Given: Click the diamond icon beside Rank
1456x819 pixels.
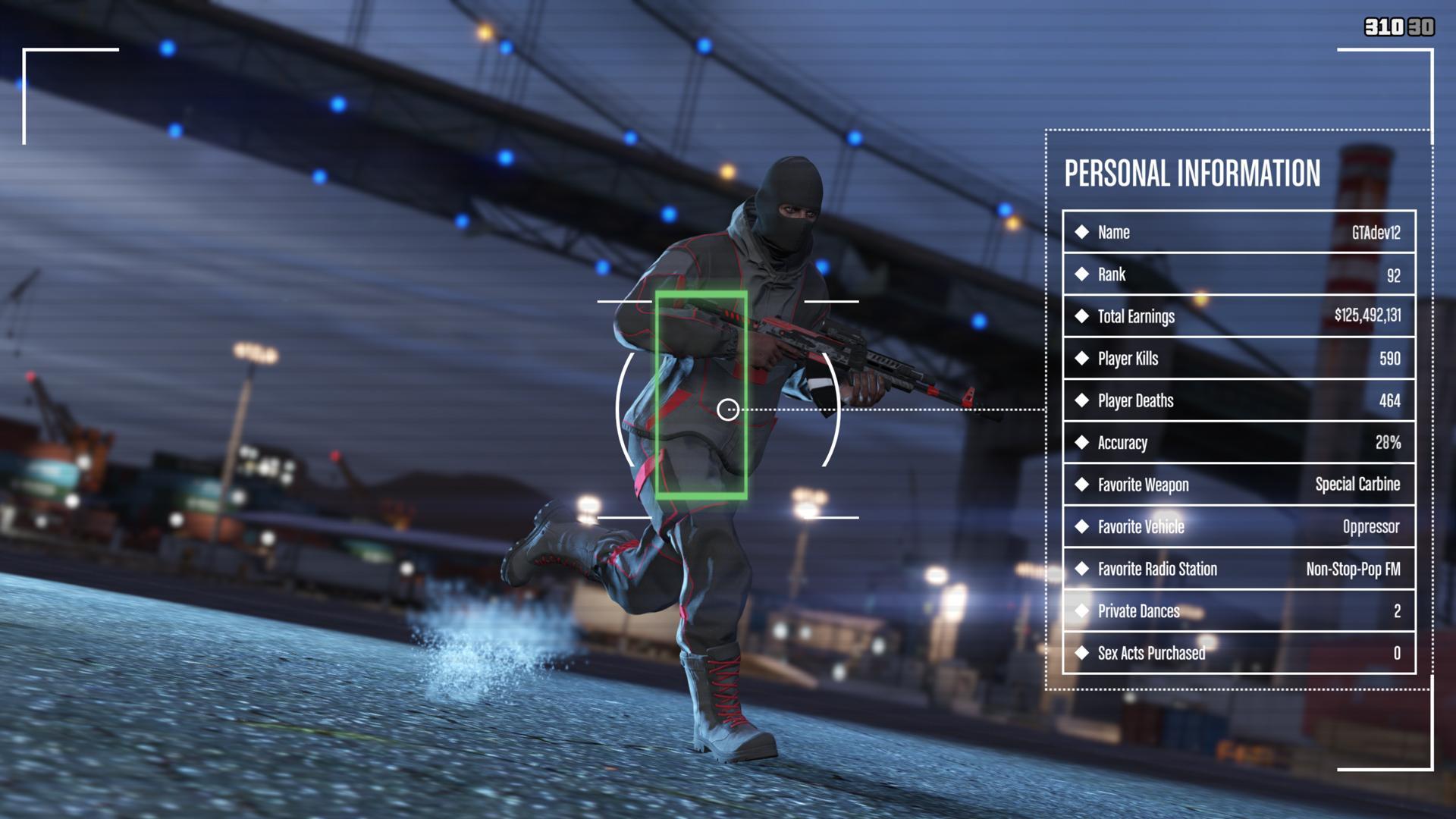Looking at the screenshot, I should (1082, 275).
